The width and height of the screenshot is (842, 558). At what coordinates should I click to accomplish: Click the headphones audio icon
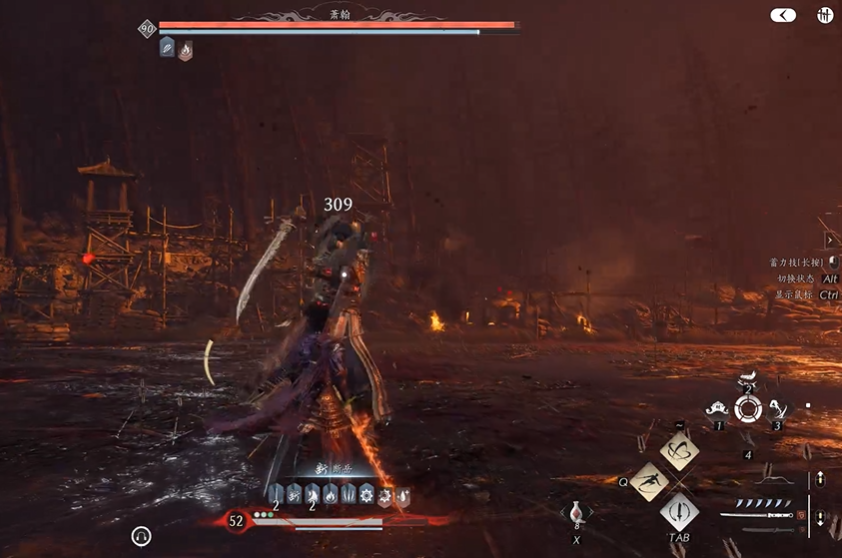tap(141, 537)
